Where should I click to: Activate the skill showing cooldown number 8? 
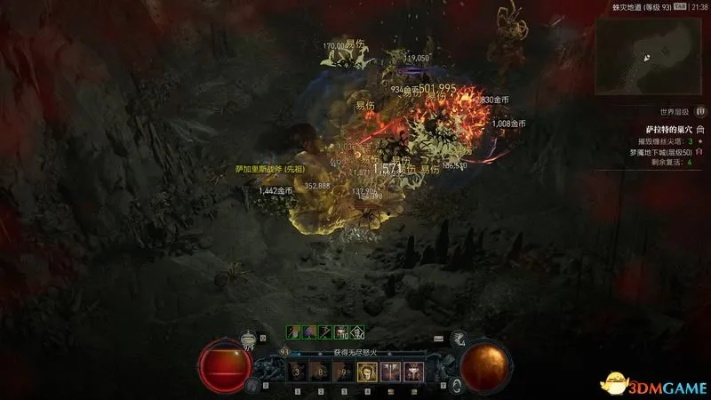321,372
